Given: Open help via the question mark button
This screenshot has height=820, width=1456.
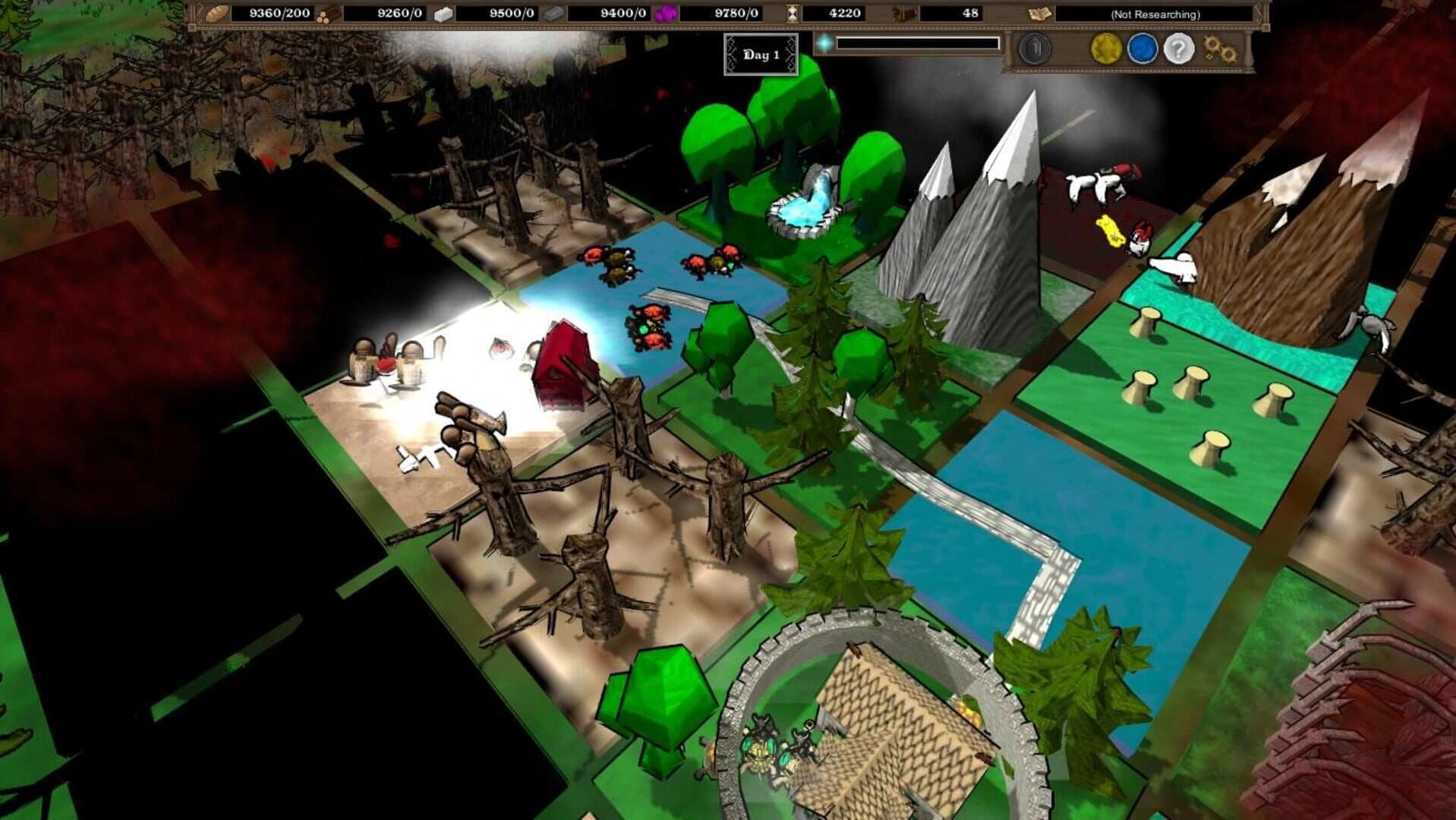Looking at the screenshot, I should coord(1179,48).
